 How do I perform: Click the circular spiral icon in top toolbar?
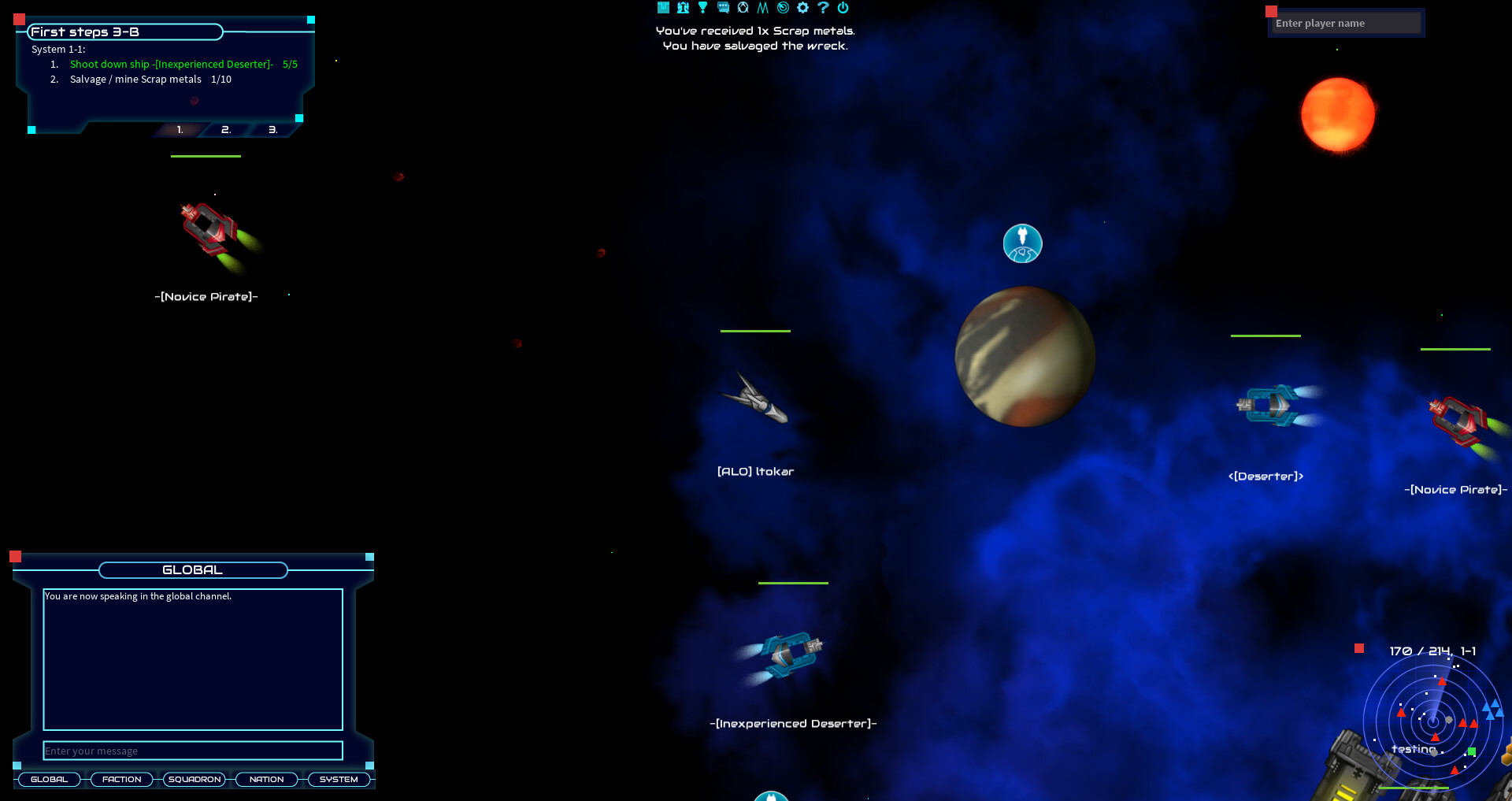coord(781,7)
